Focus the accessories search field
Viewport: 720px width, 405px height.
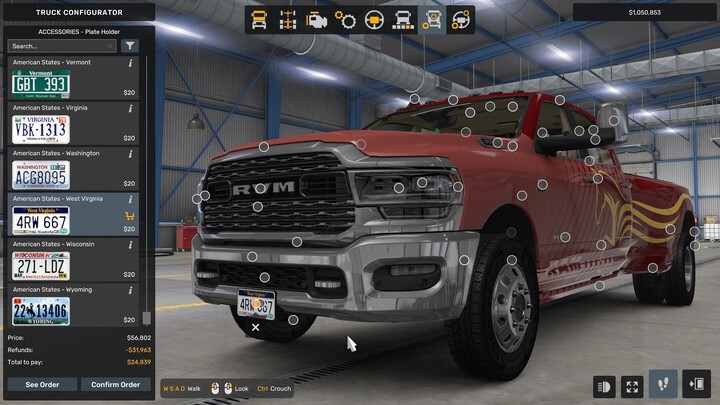coord(62,46)
